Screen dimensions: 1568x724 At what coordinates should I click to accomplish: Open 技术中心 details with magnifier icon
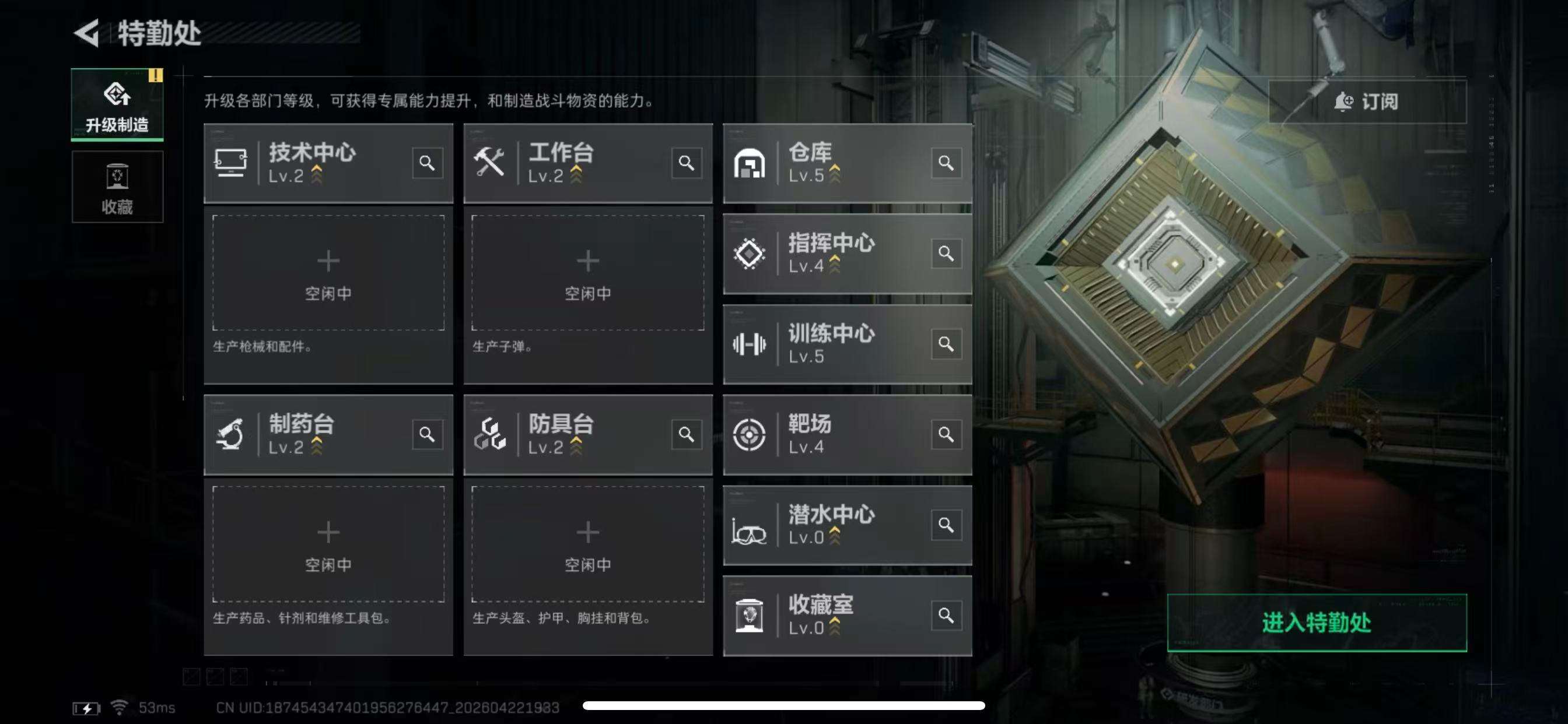pos(428,163)
